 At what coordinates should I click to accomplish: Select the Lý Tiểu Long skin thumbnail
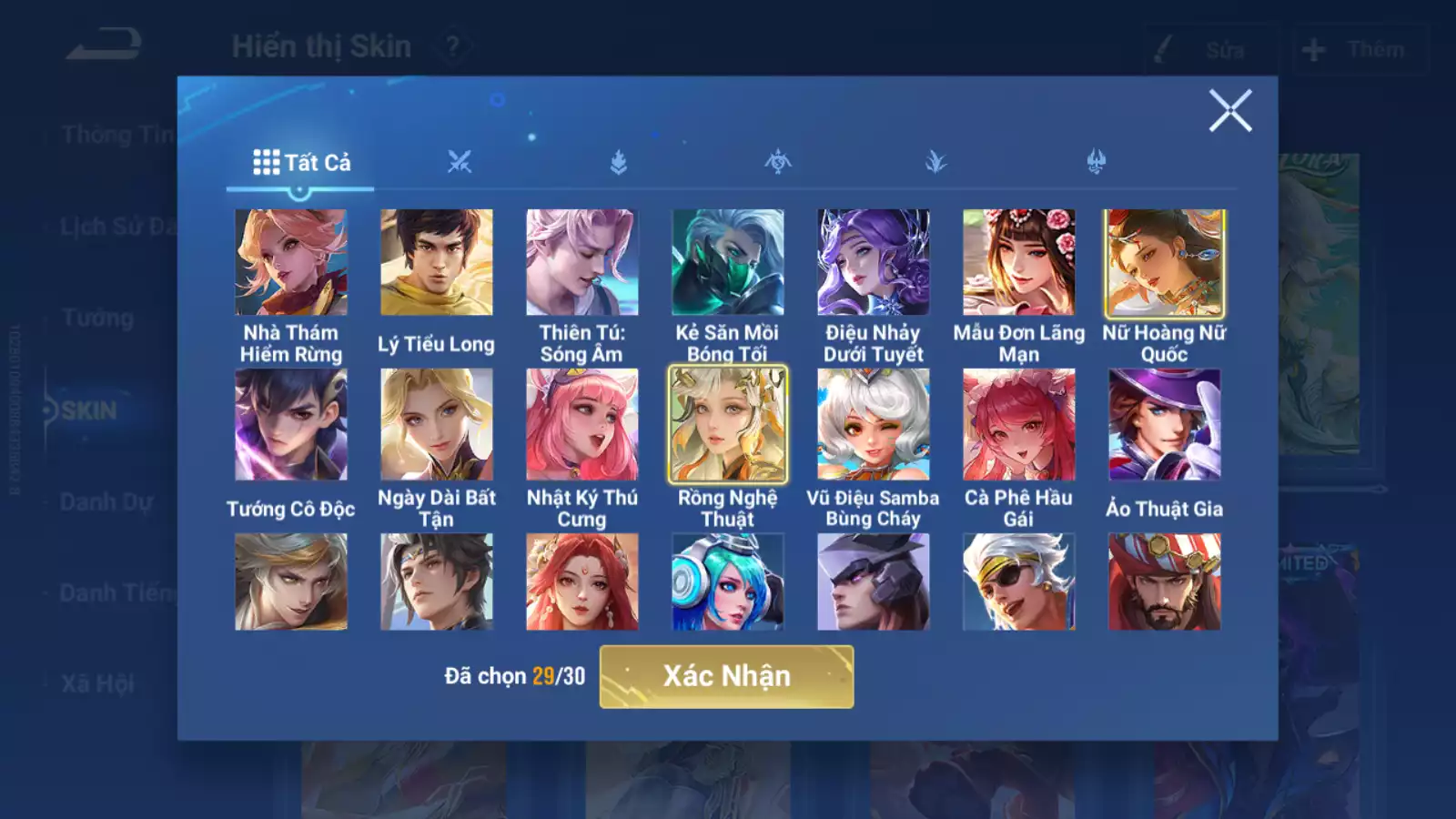(x=436, y=260)
